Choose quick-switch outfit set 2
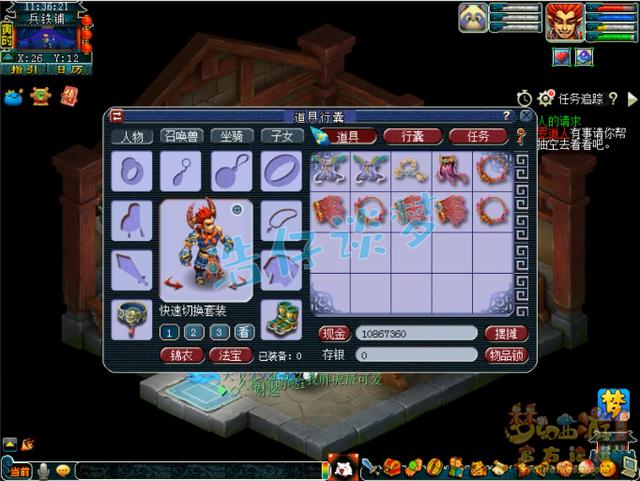The image size is (640, 481). (194, 333)
